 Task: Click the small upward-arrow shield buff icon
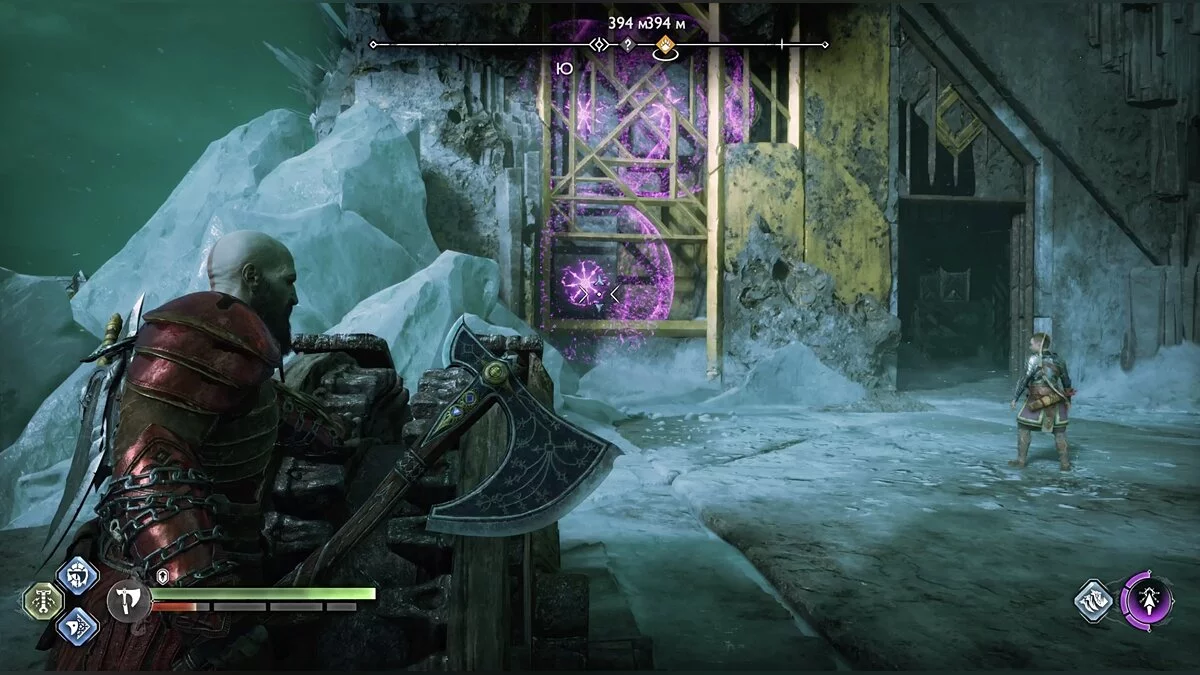[x=162, y=577]
